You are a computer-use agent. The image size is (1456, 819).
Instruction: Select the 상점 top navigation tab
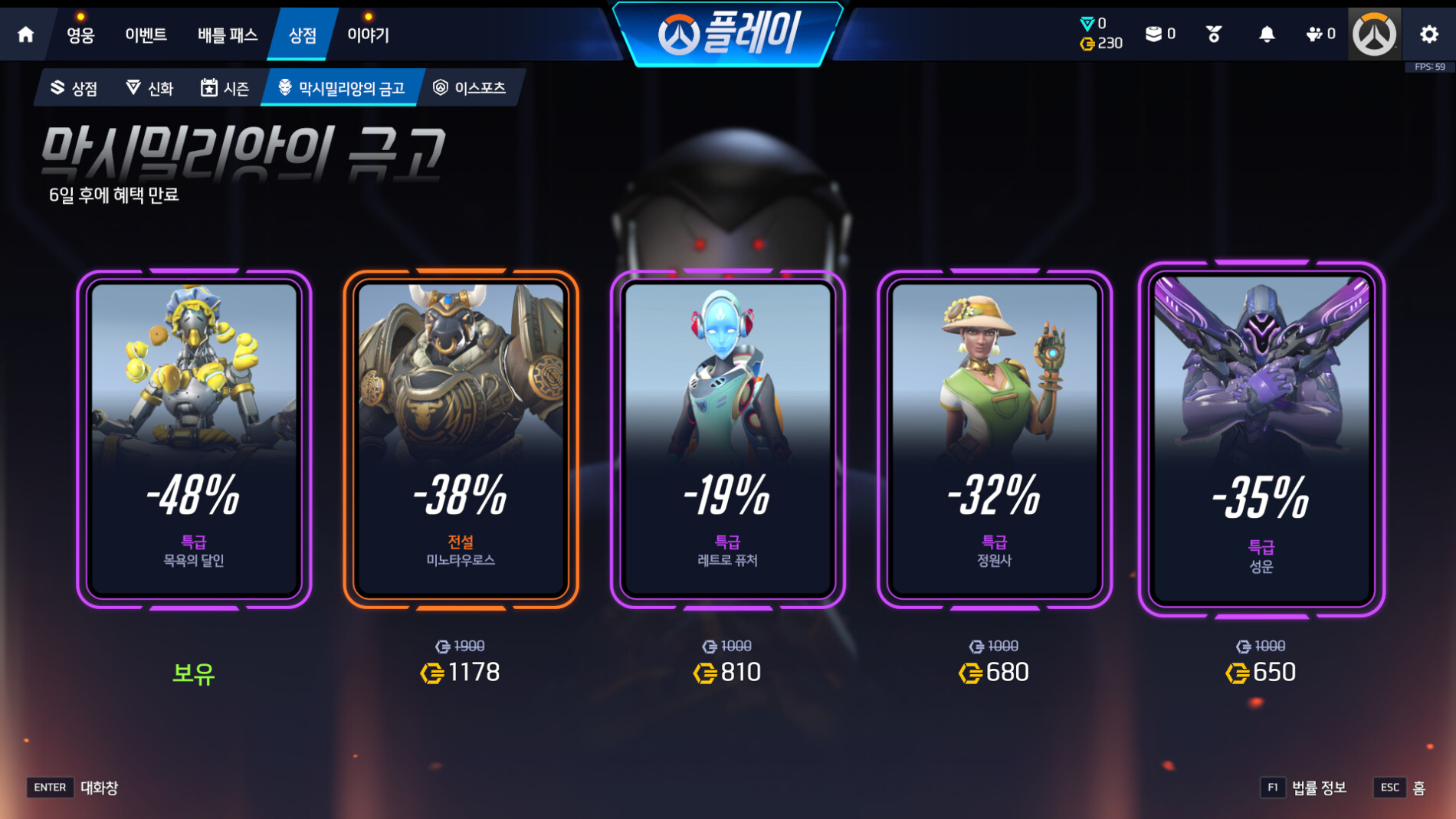point(302,34)
